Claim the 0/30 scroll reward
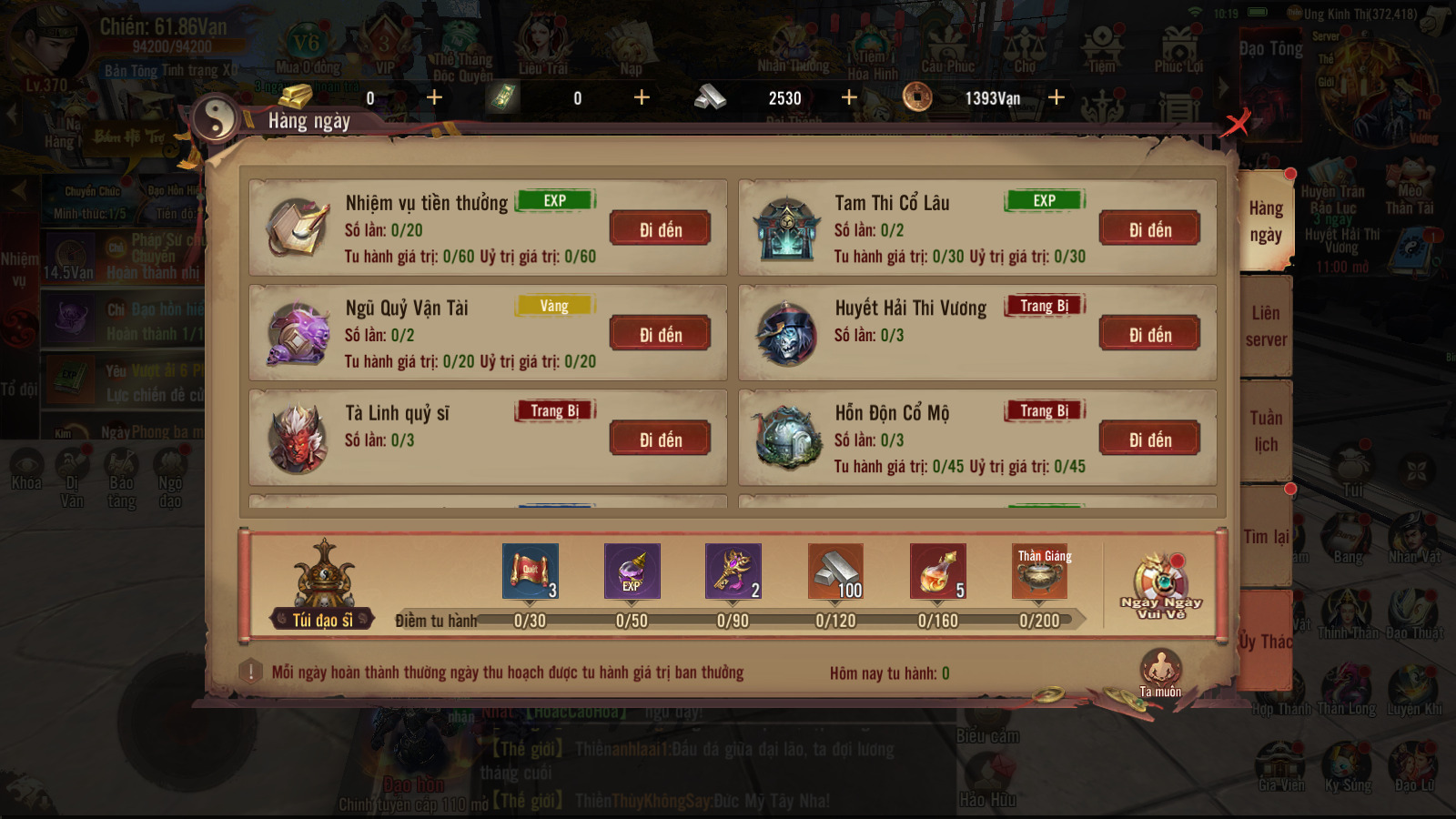The height and width of the screenshot is (819, 1456). pyautogui.click(x=530, y=571)
